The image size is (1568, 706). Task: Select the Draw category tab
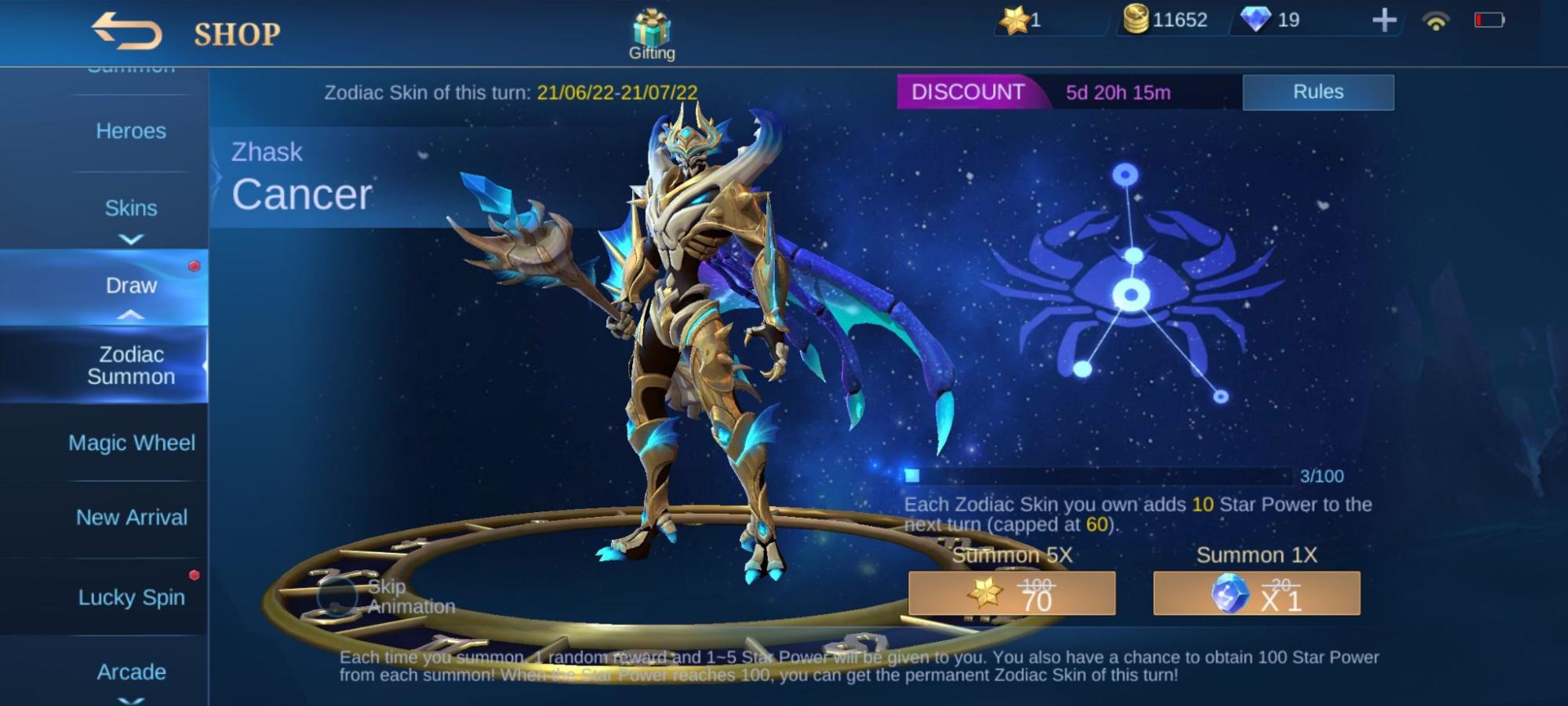(x=131, y=286)
